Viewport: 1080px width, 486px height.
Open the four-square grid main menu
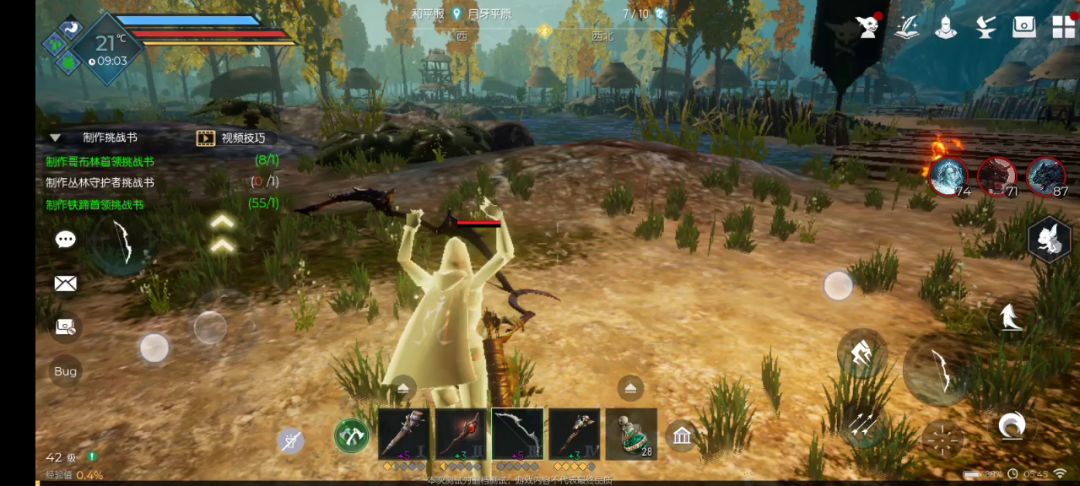tap(1063, 27)
